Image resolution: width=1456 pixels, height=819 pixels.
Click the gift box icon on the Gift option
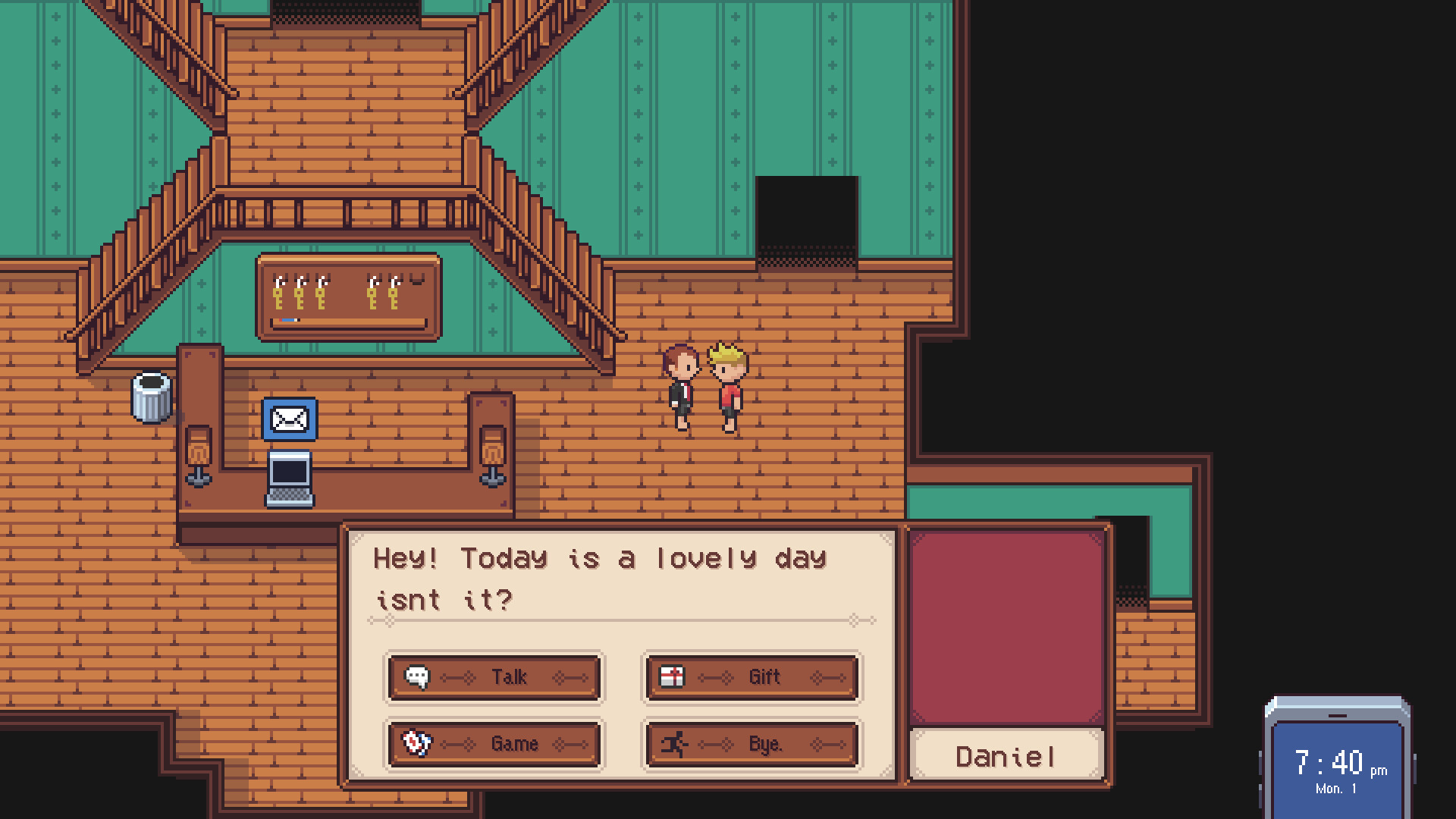pyautogui.click(x=673, y=677)
